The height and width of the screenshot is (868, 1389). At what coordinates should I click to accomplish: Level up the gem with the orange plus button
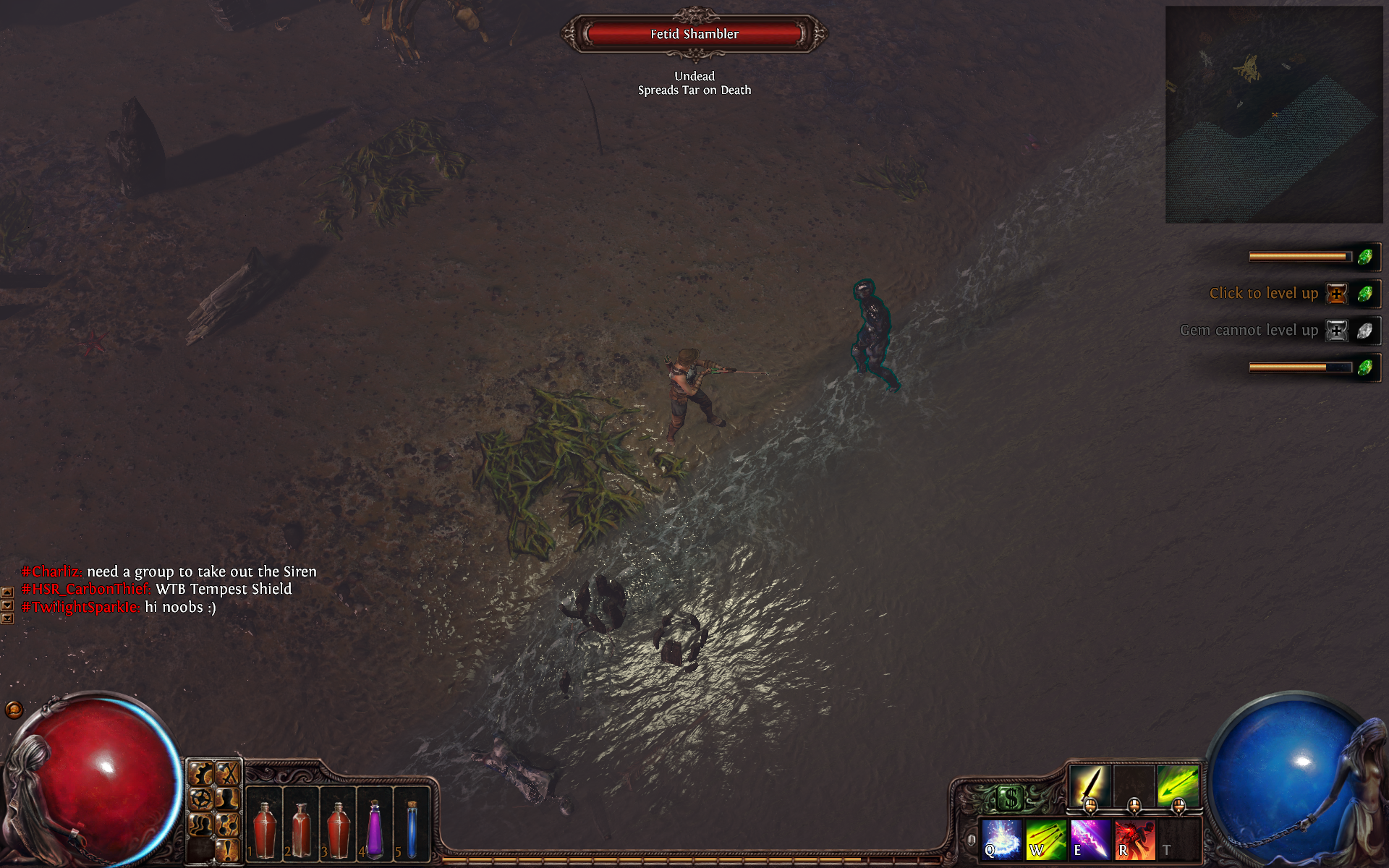pyautogui.click(x=1336, y=294)
